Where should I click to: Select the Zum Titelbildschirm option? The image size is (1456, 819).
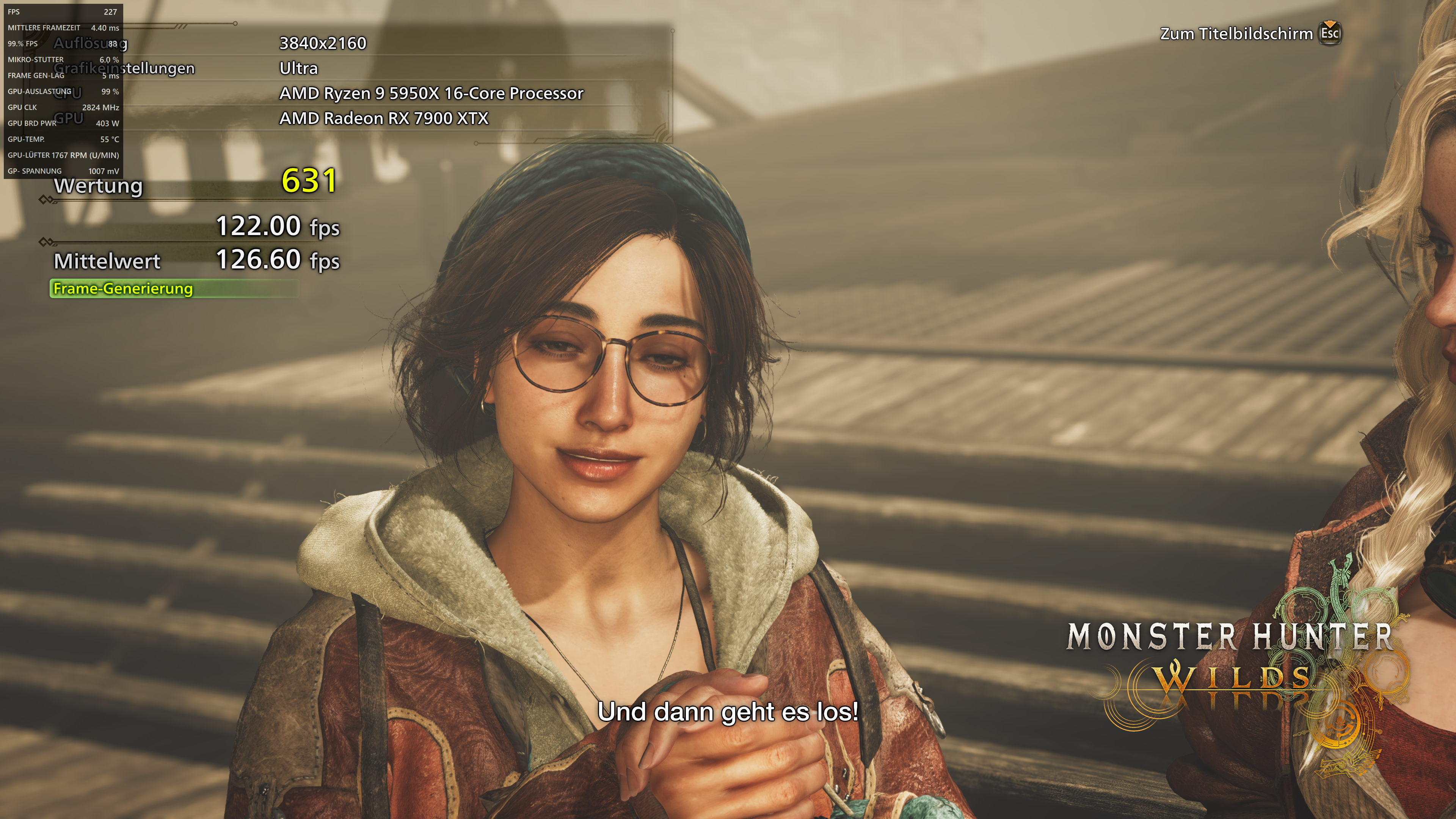(1237, 34)
